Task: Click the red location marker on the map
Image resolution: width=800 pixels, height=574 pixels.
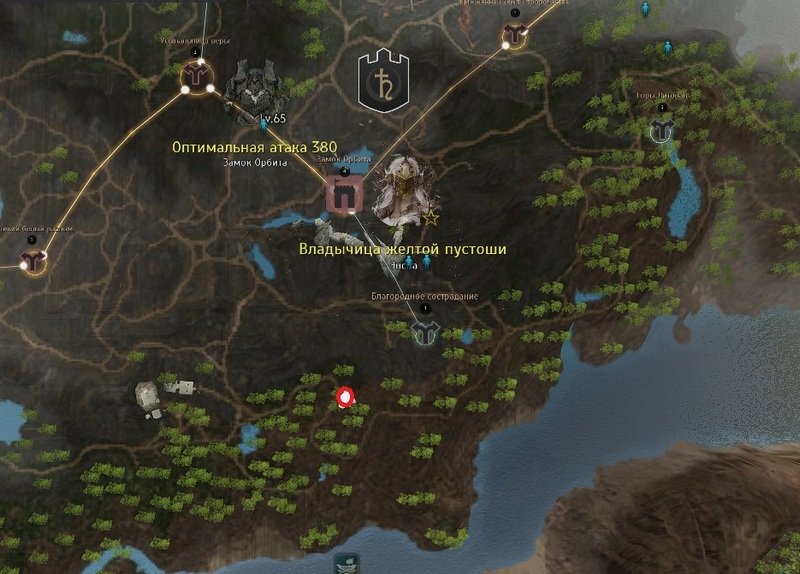Action: click(346, 398)
